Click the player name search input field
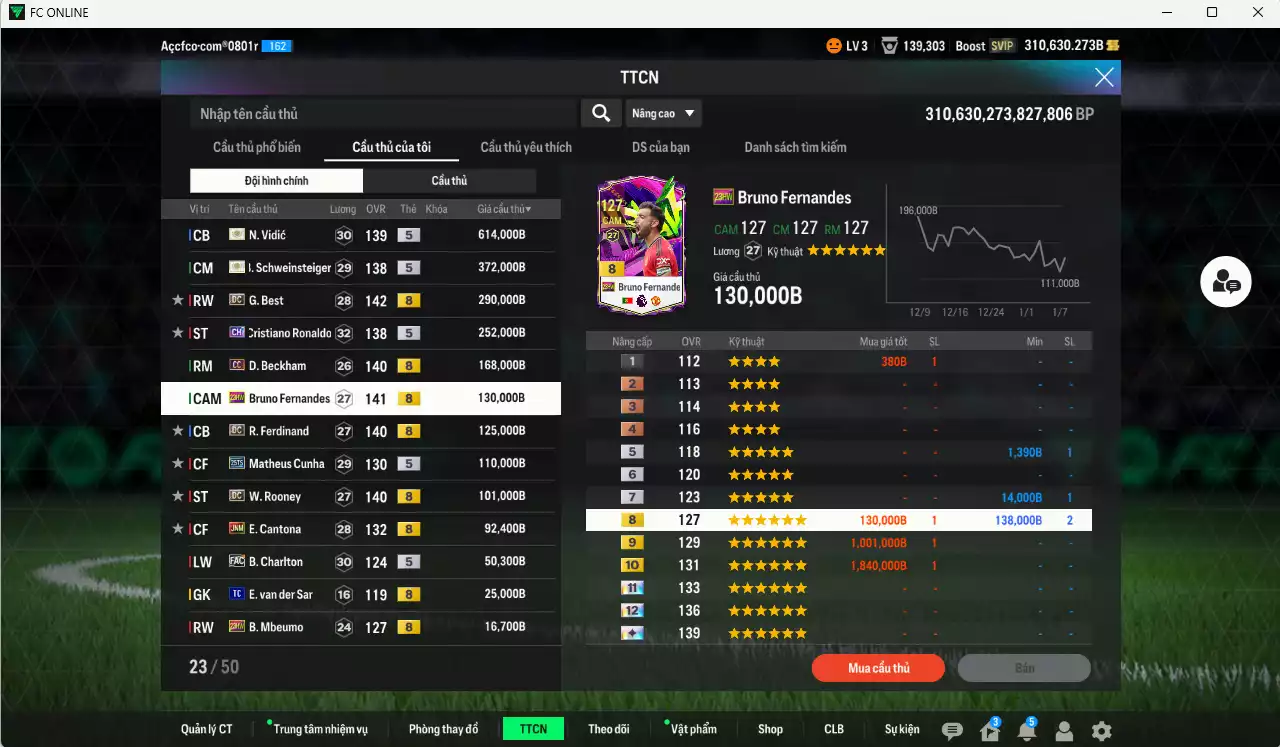Image resolution: width=1280 pixels, height=747 pixels. tap(380, 113)
